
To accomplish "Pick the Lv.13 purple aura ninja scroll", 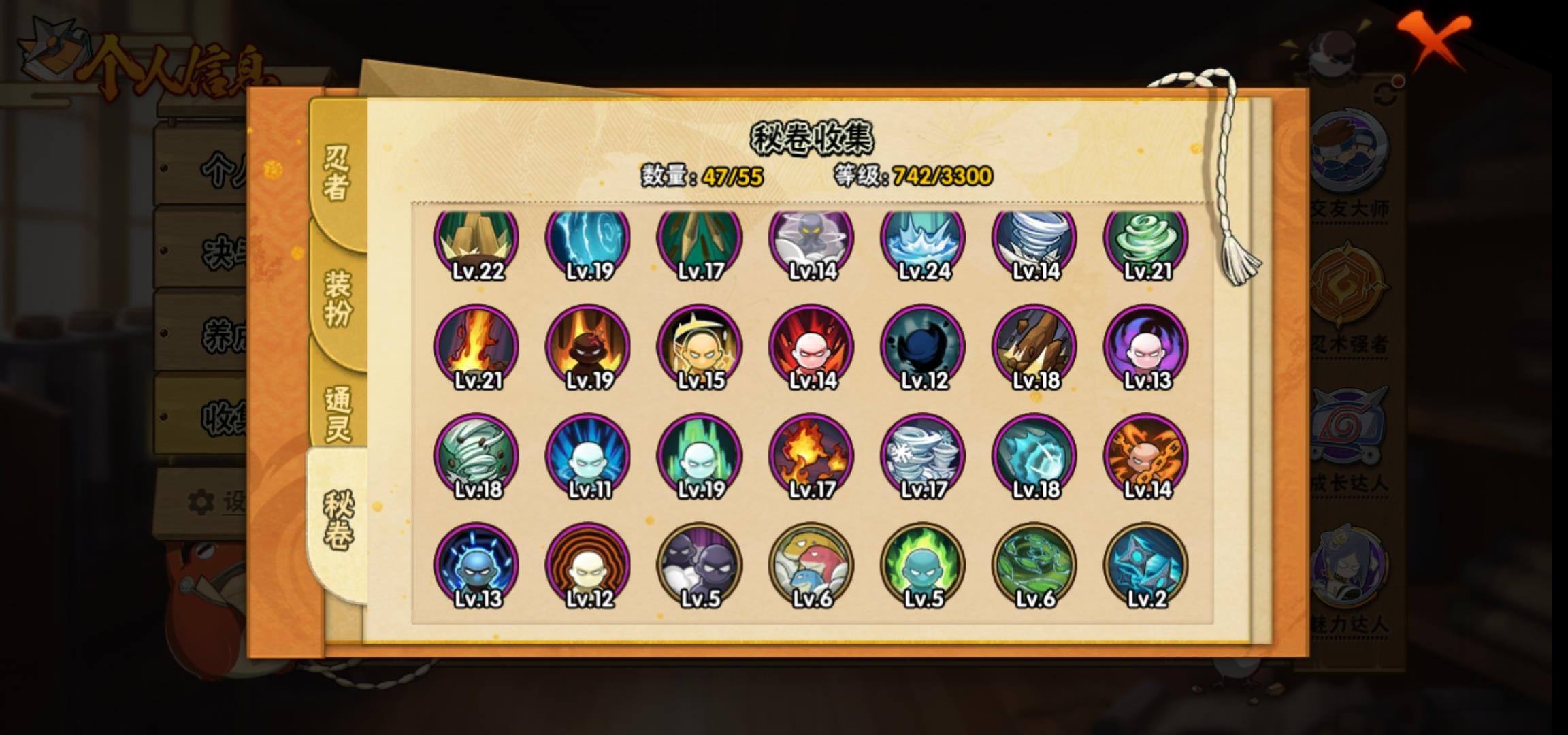I will point(1146,347).
